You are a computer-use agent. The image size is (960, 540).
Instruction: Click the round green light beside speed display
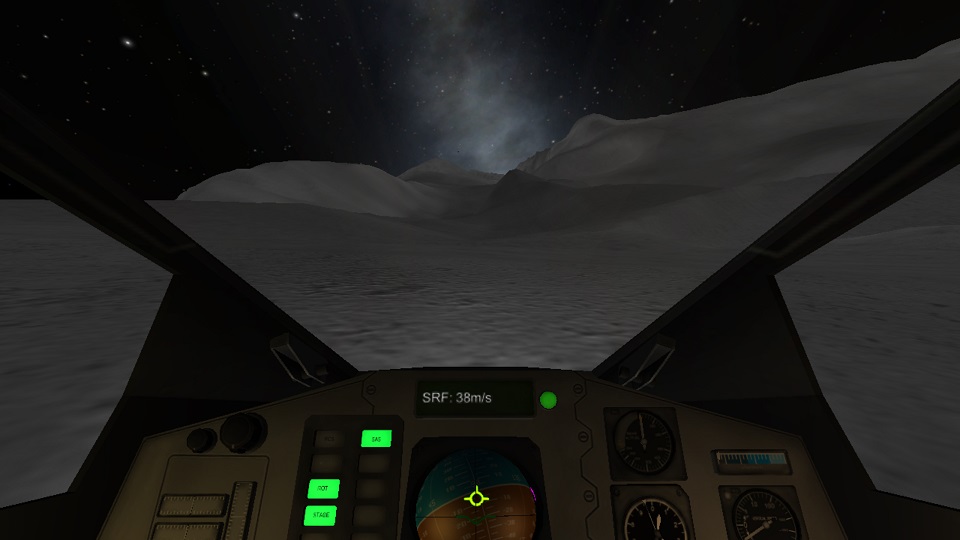548,400
